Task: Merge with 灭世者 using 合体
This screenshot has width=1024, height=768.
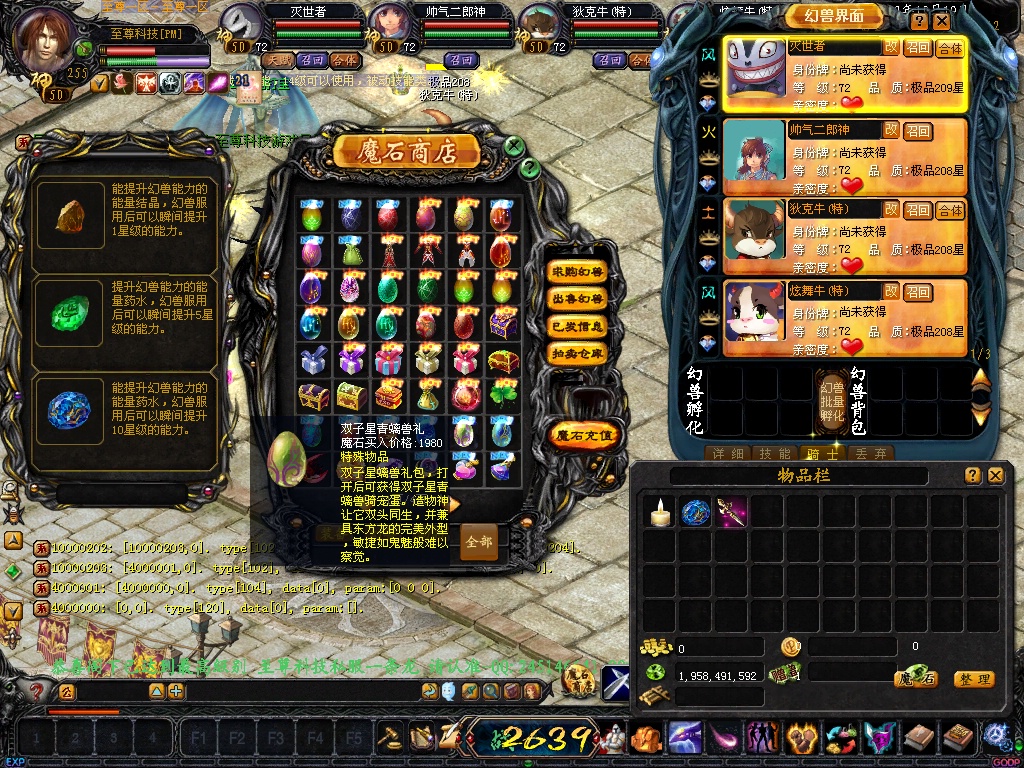Action: click(x=949, y=48)
